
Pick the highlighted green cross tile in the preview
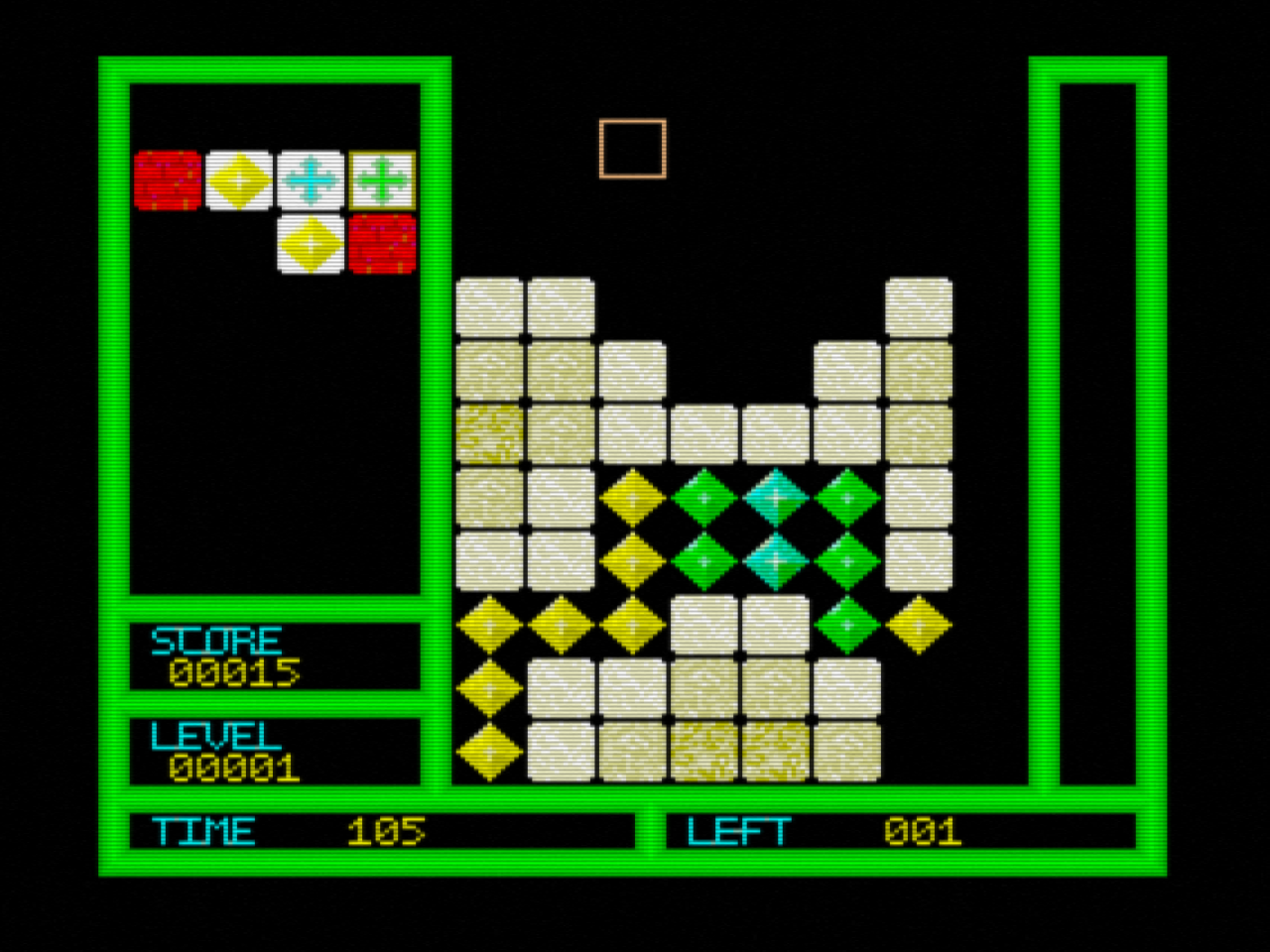click(381, 178)
